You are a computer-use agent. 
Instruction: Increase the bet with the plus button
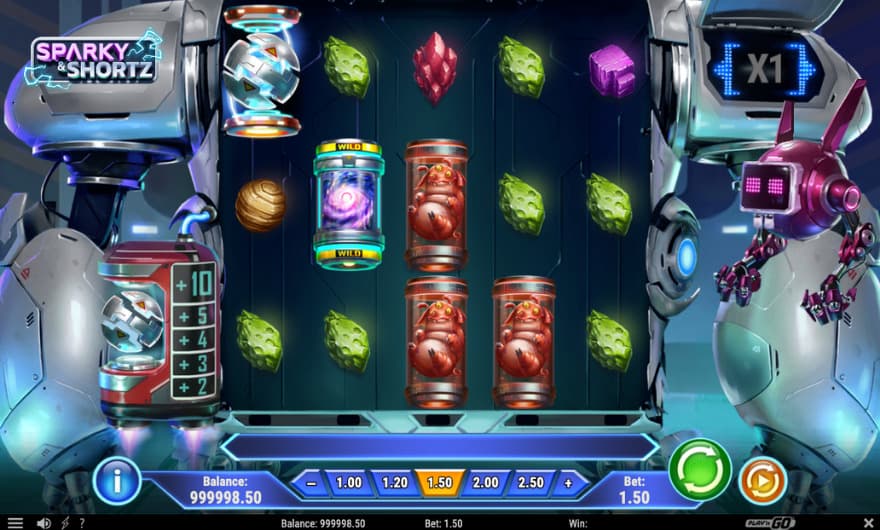pos(569,483)
